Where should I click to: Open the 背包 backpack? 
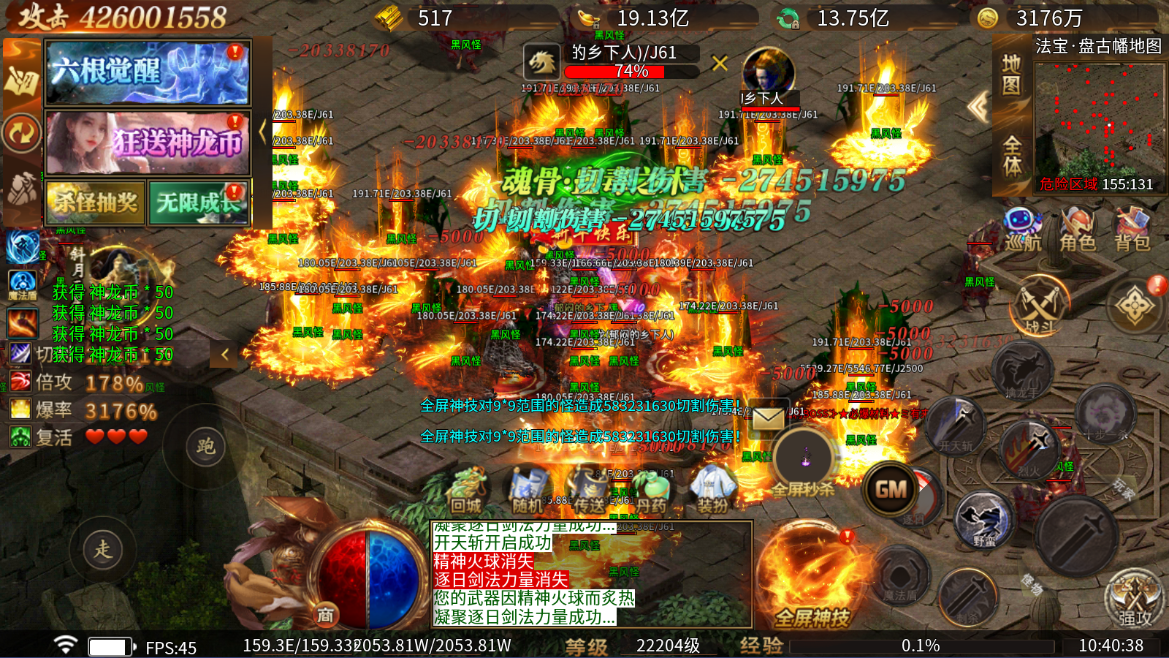pyautogui.click(x=1132, y=230)
